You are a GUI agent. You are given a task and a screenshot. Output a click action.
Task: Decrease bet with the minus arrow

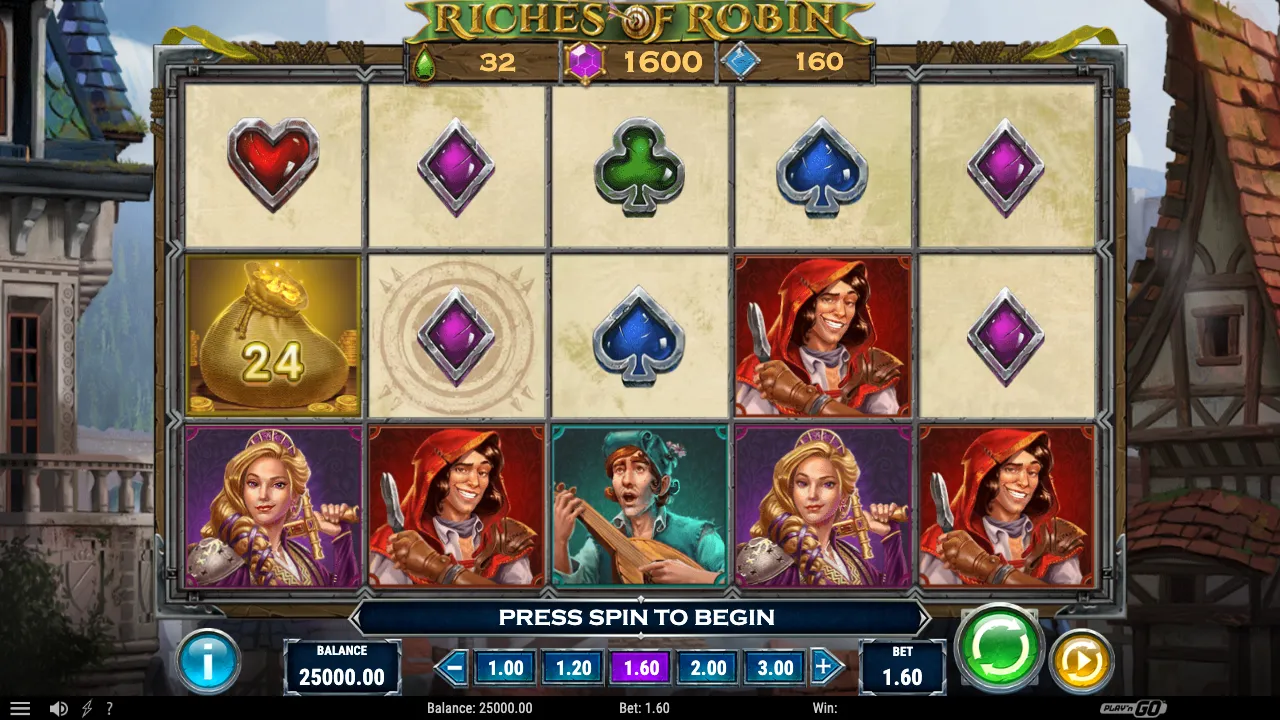click(x=451, y=667)
